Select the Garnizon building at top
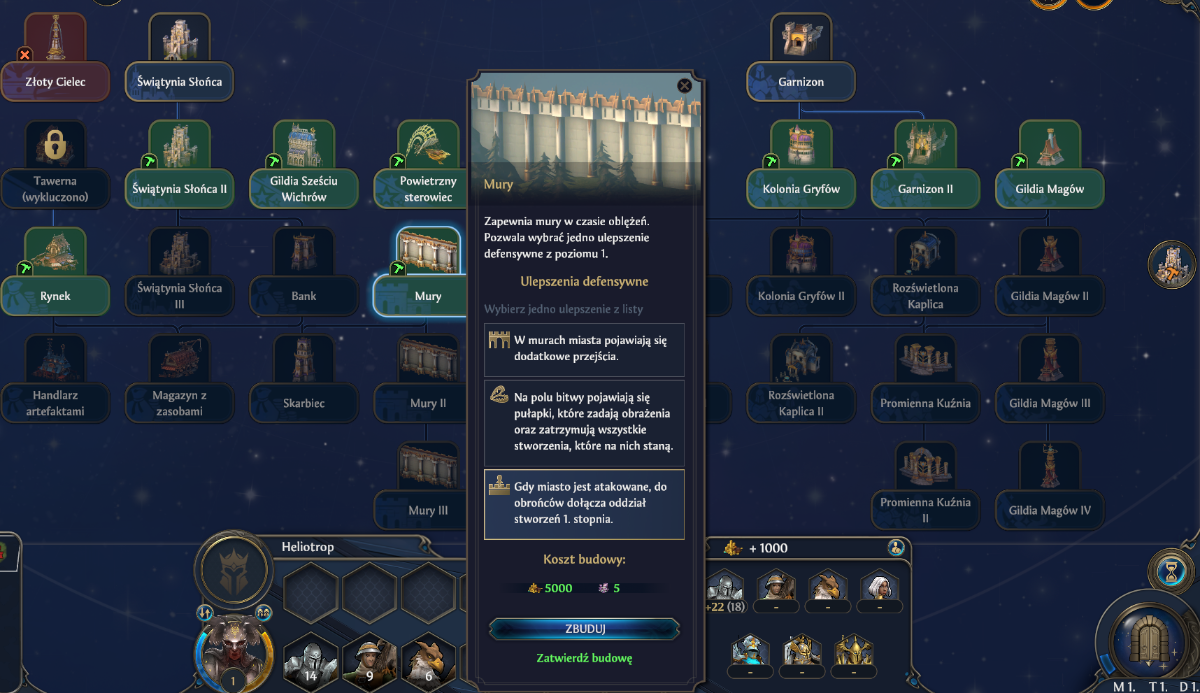The image size is (1200, 693). [x=800, y=81]
